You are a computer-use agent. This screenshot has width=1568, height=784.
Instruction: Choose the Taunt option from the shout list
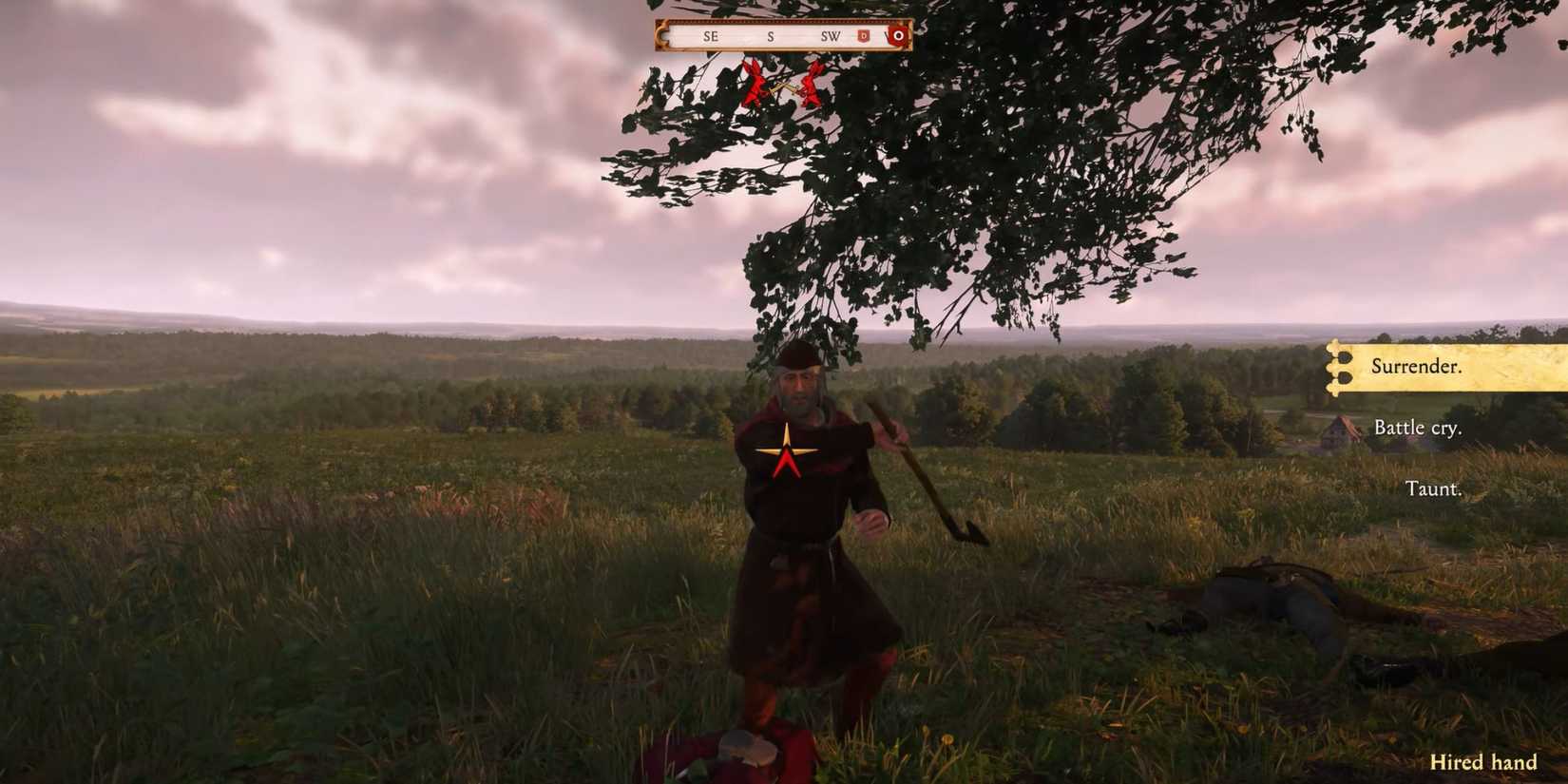tap(1435, 488)
